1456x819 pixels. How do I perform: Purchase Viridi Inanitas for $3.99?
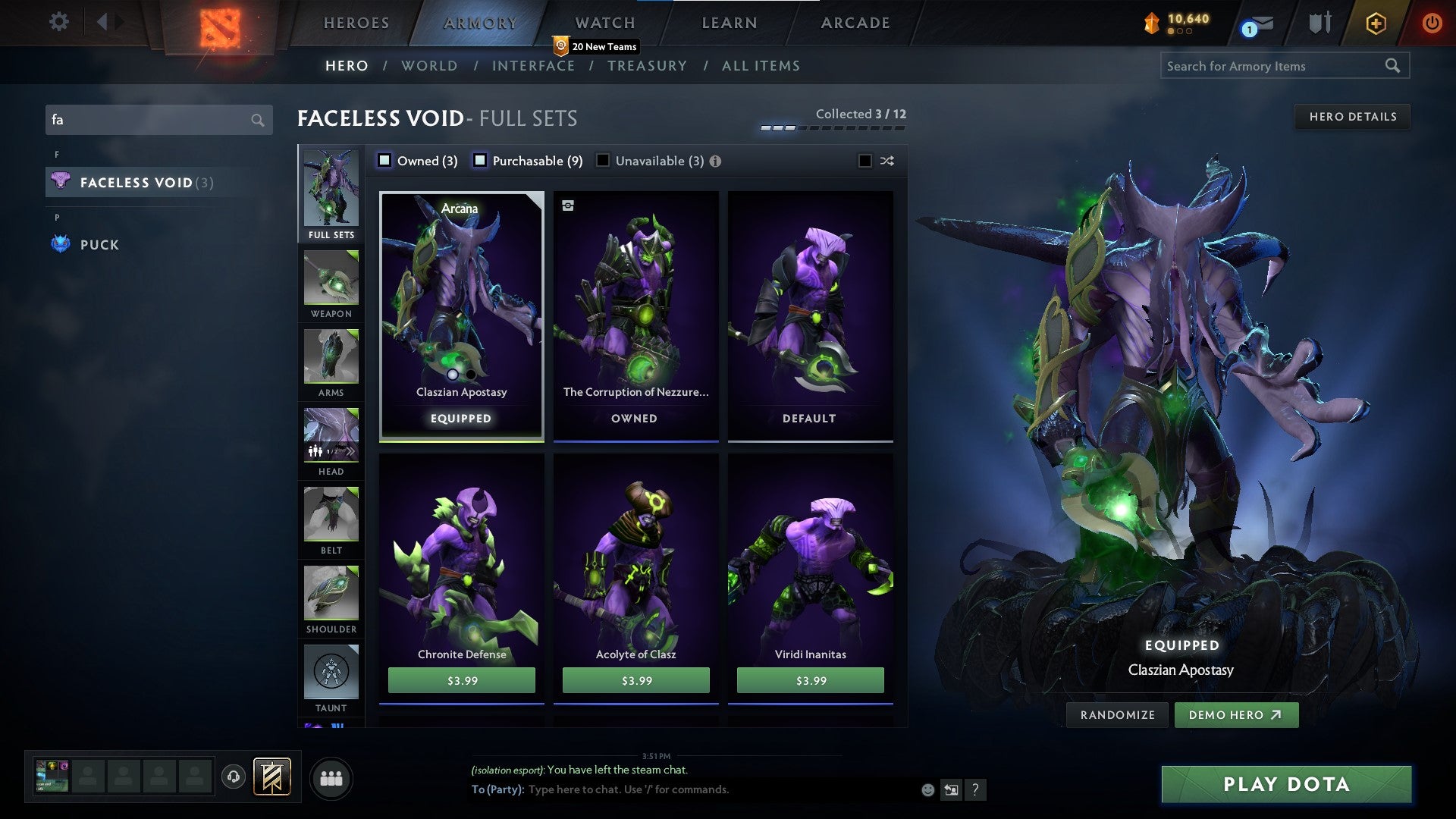811,680
